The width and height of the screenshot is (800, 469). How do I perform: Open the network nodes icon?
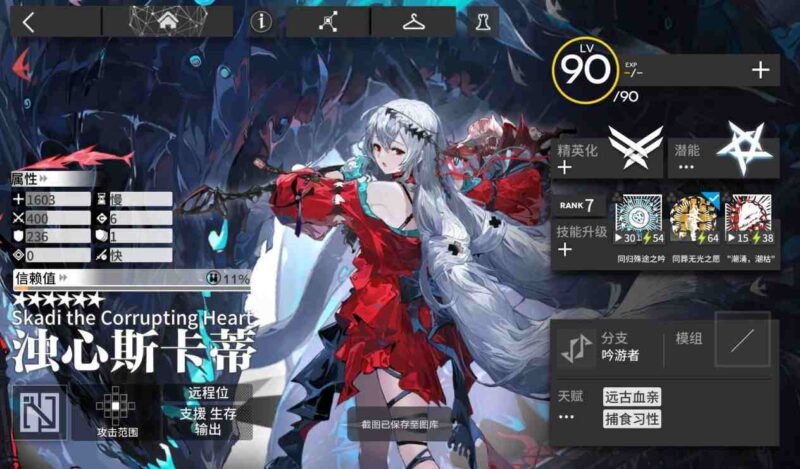pos(328,22)
